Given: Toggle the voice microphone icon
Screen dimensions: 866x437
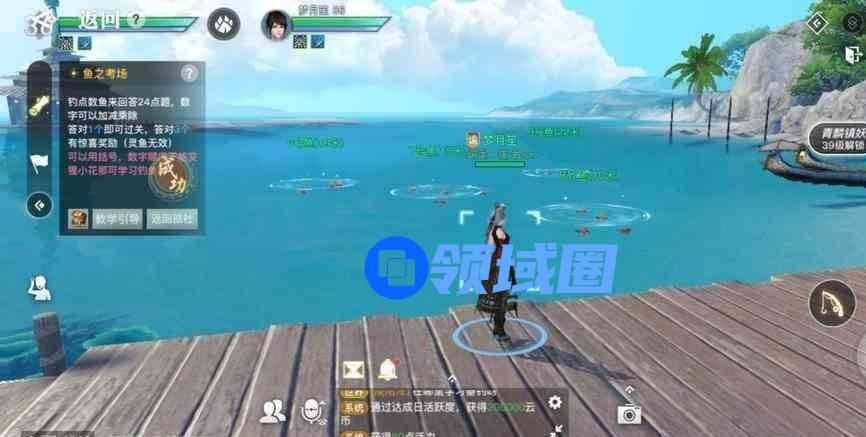Looking at the screenshot, I should [x=314, y=409].
